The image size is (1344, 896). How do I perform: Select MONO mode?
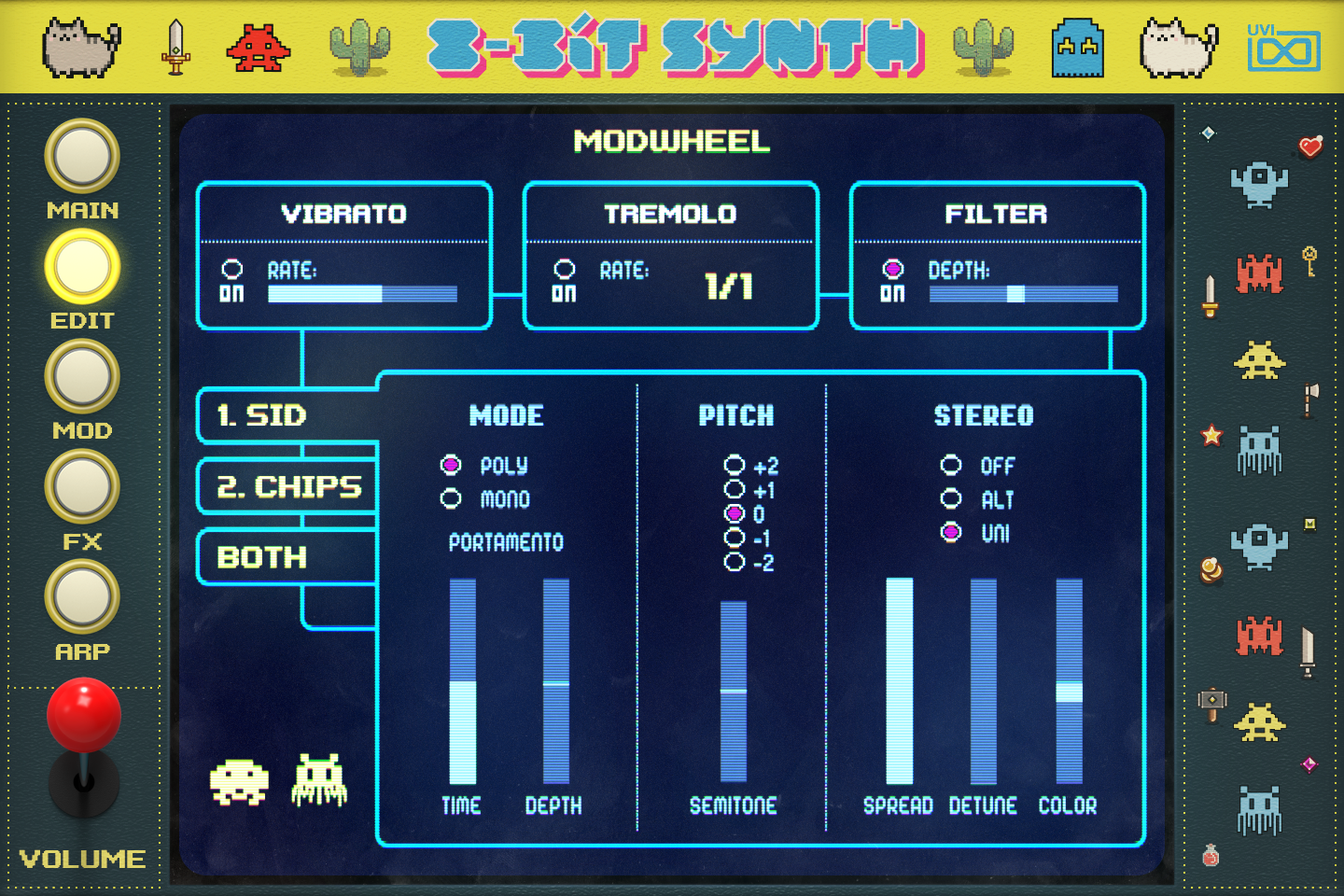click(x=452, y=500)
